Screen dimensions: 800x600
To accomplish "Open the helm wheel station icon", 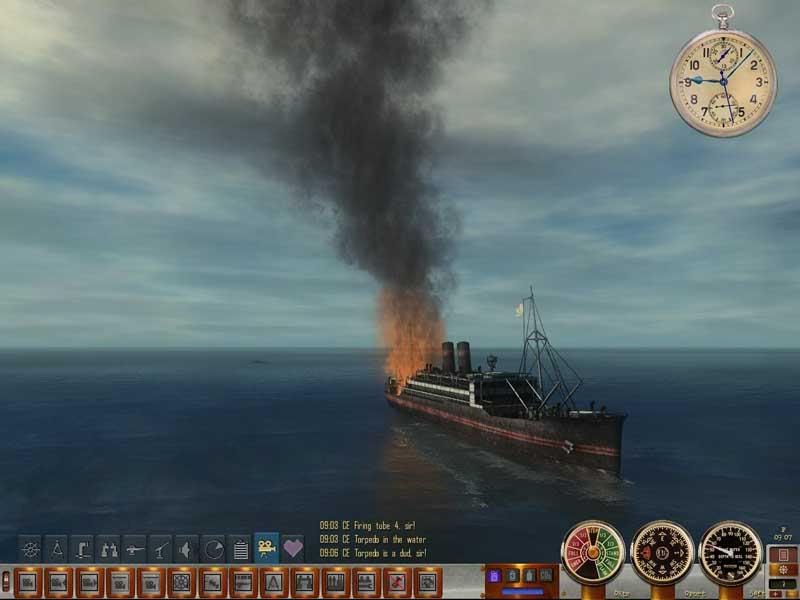I will [x=30, y=548].
